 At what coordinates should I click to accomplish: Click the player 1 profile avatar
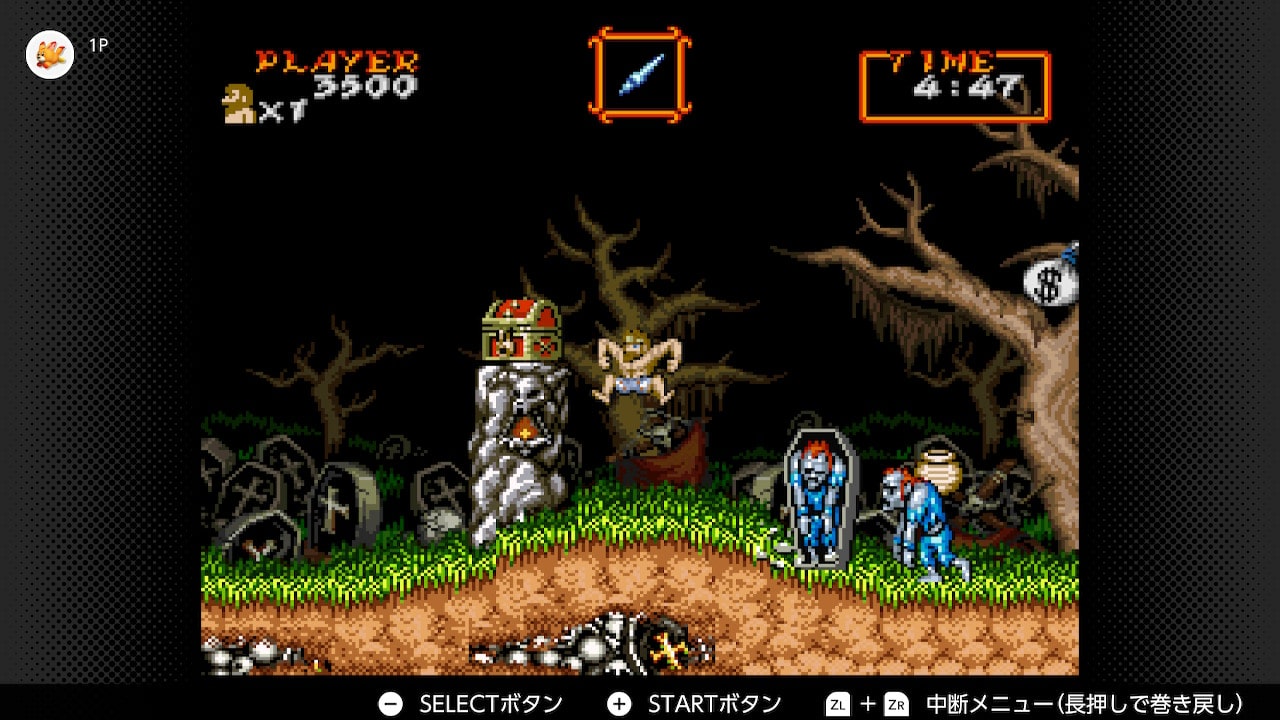click(50, 55)
